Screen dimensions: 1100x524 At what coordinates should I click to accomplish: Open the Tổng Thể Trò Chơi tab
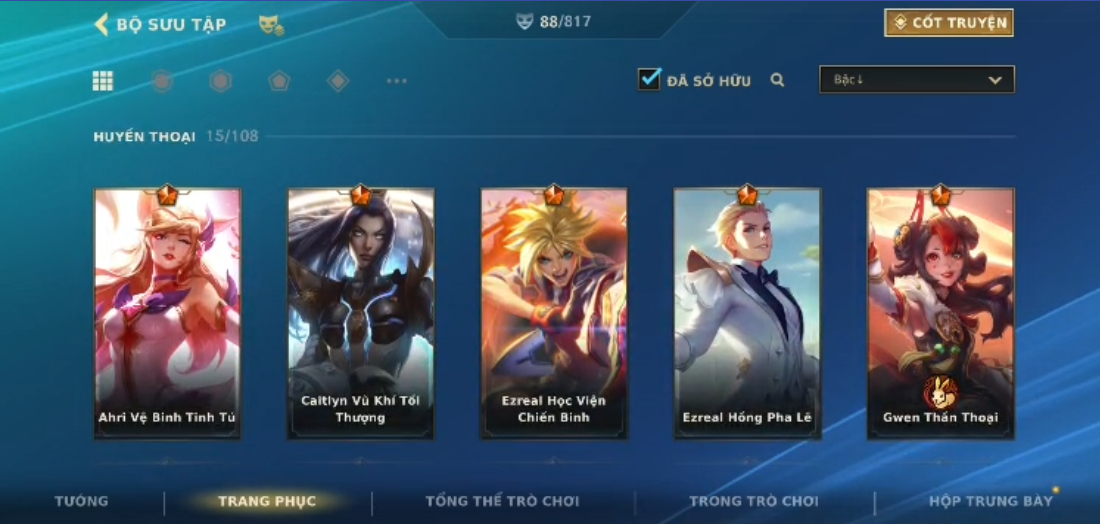[502, 501]
